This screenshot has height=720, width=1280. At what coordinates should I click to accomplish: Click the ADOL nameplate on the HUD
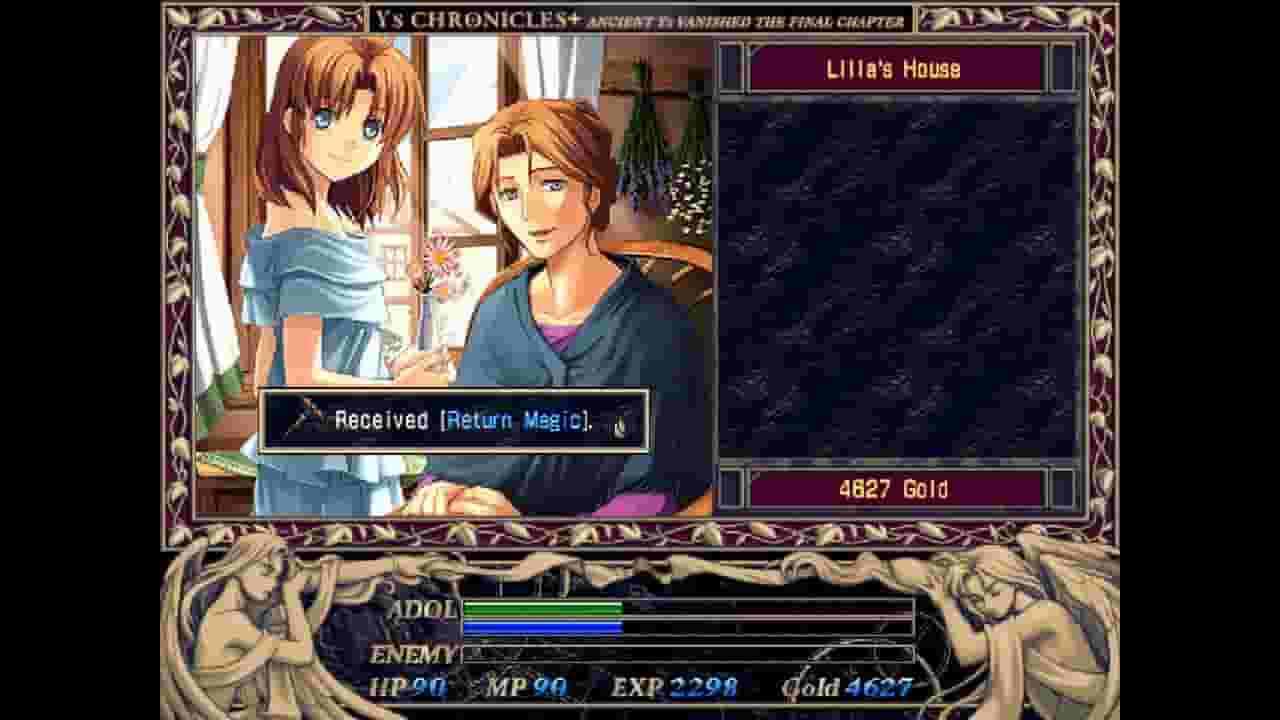(x=425, y=608)
